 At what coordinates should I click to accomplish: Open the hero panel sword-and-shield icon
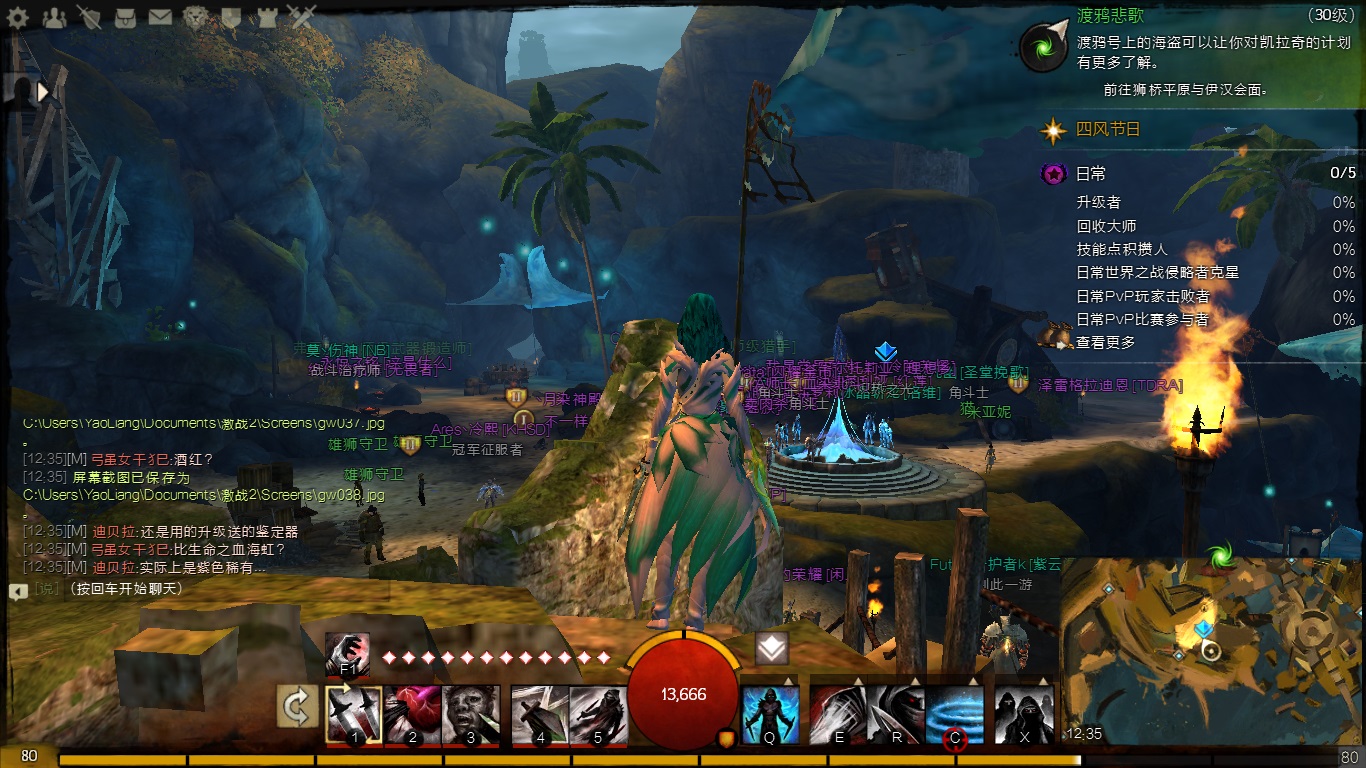tap(89, 16)
